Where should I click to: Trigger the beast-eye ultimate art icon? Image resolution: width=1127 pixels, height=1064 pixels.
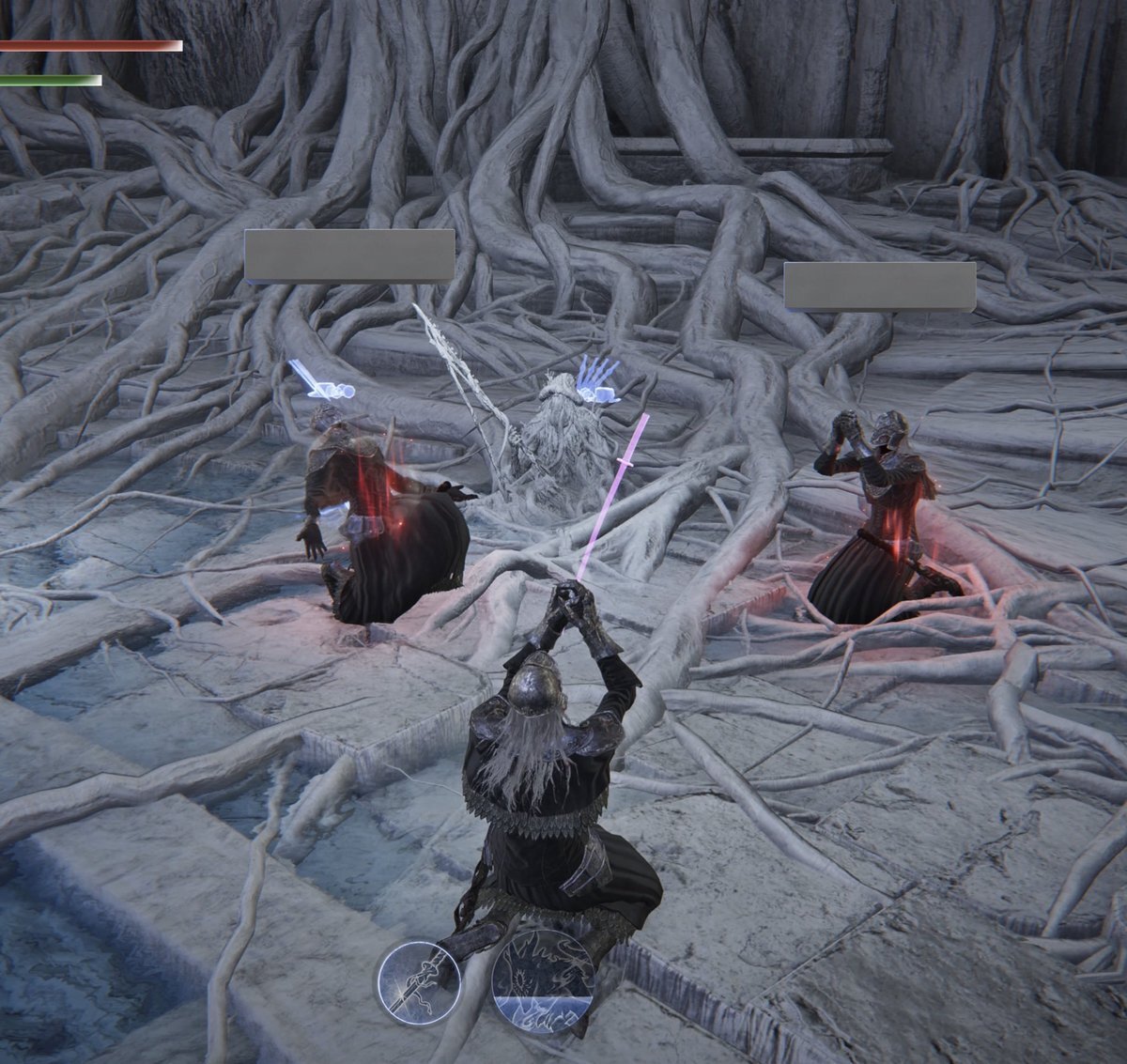[x=543, y=982]
